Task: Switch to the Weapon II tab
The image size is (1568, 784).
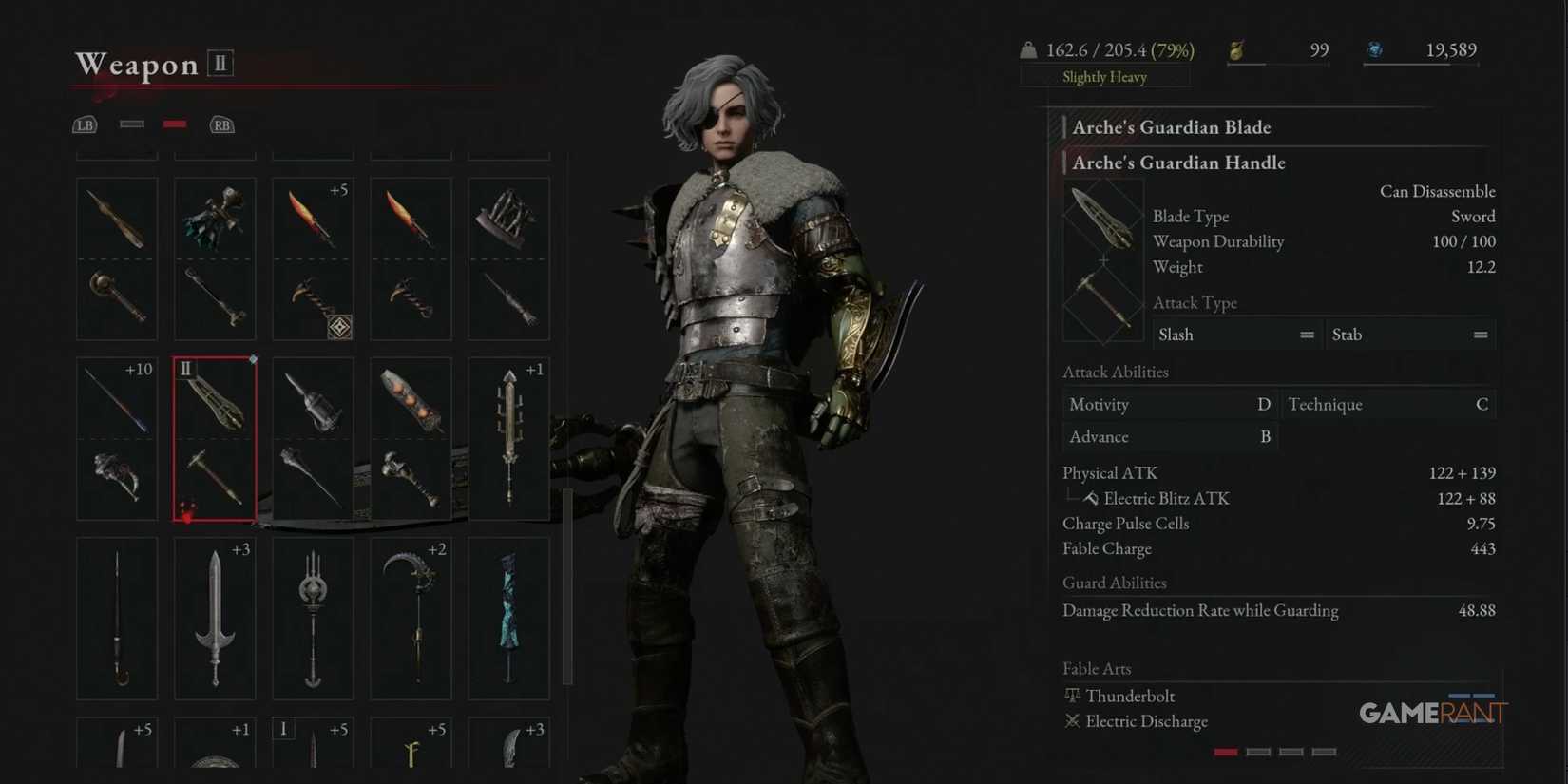Action: (220, 63)
